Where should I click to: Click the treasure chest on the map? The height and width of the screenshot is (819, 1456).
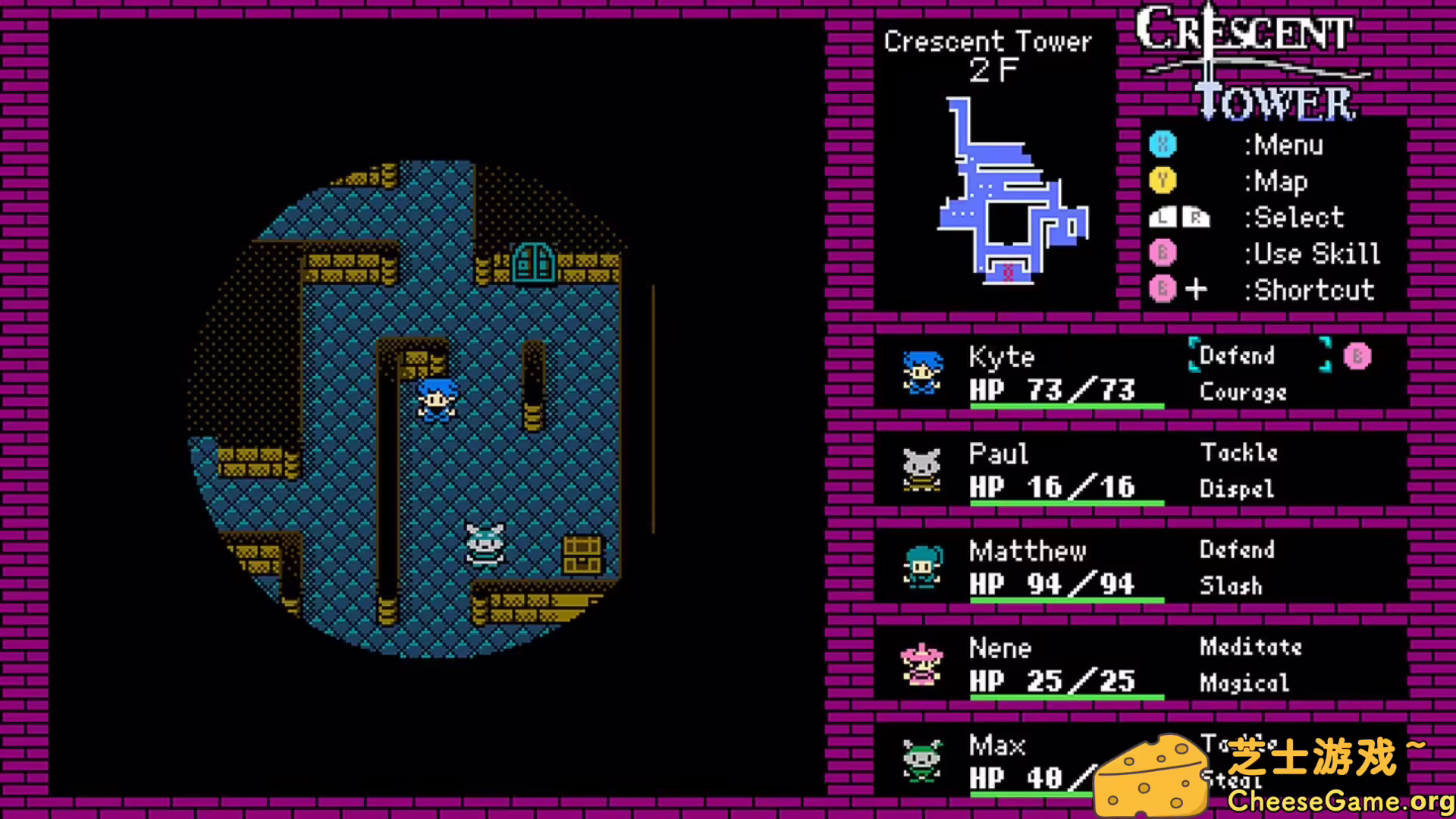click(x=582, y=554)
